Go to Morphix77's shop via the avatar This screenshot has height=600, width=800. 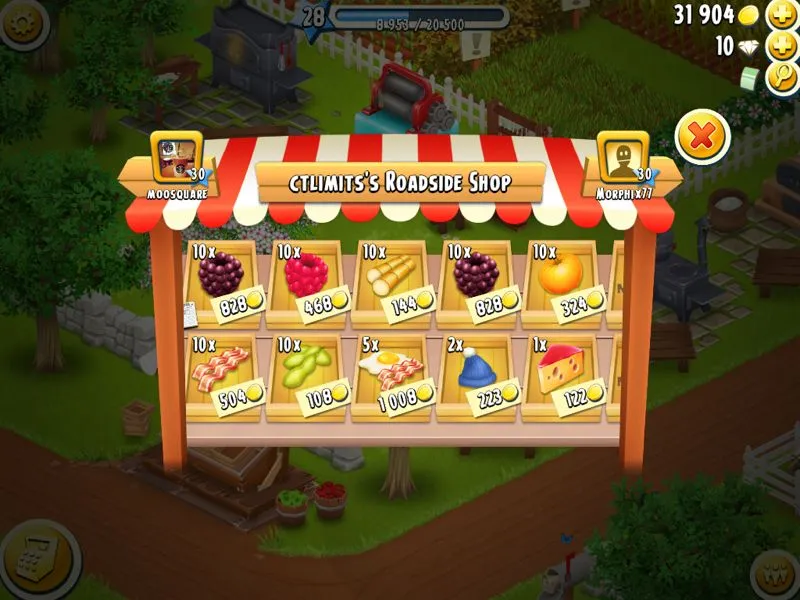point(622,158)
